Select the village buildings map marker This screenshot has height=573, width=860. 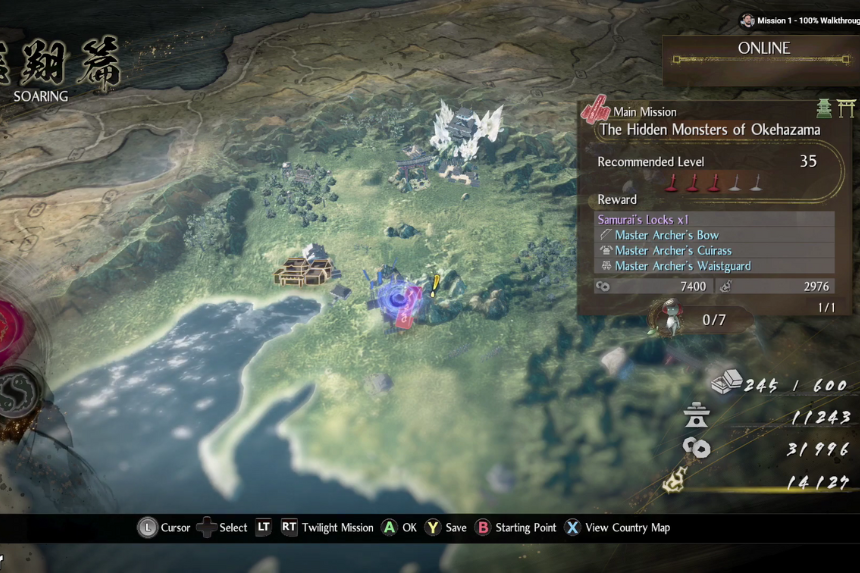pyautogui.click(x=306, y=266)
